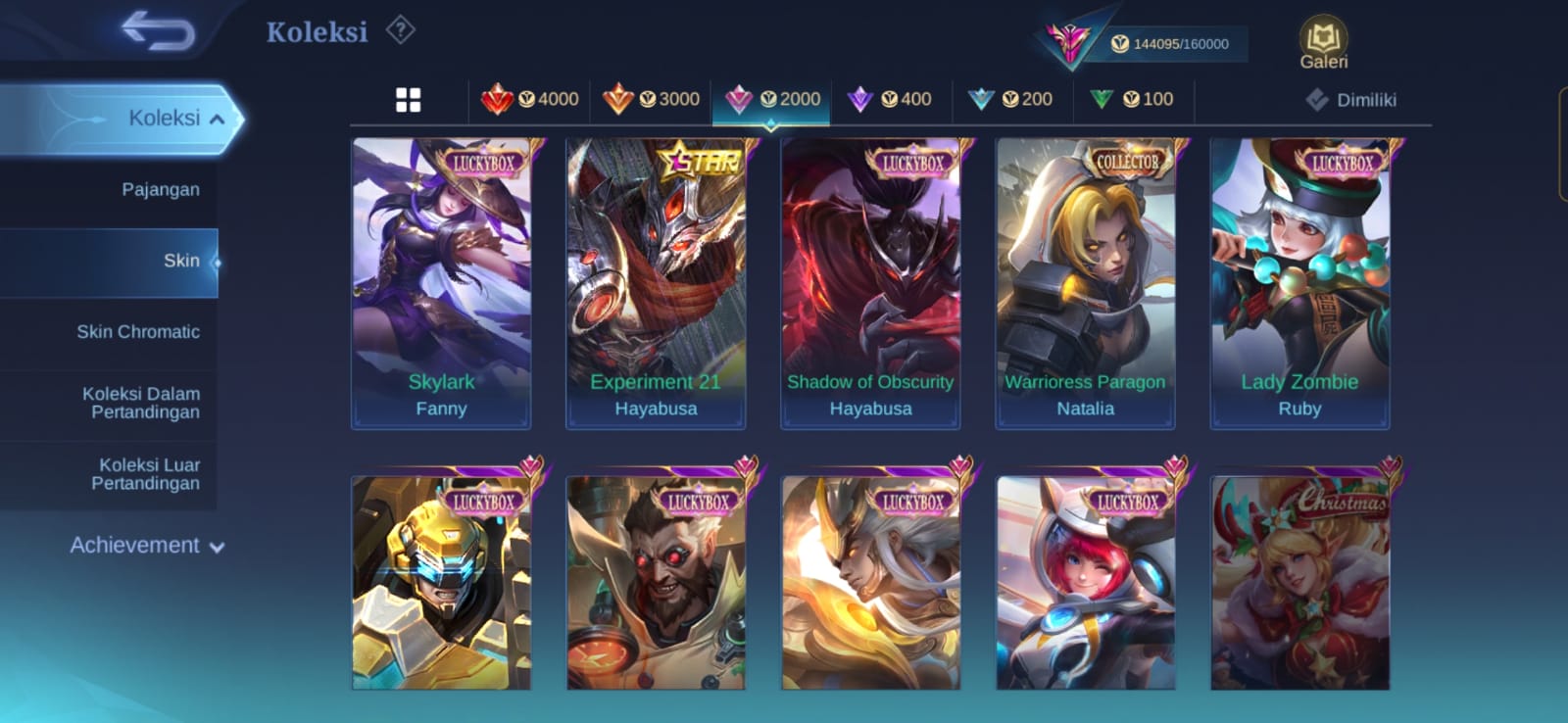Screen dimensions: 1568x723
Task: Select Skin Chromatic in the sidebar
Action: pyautogui.click(x=138, y=332)
